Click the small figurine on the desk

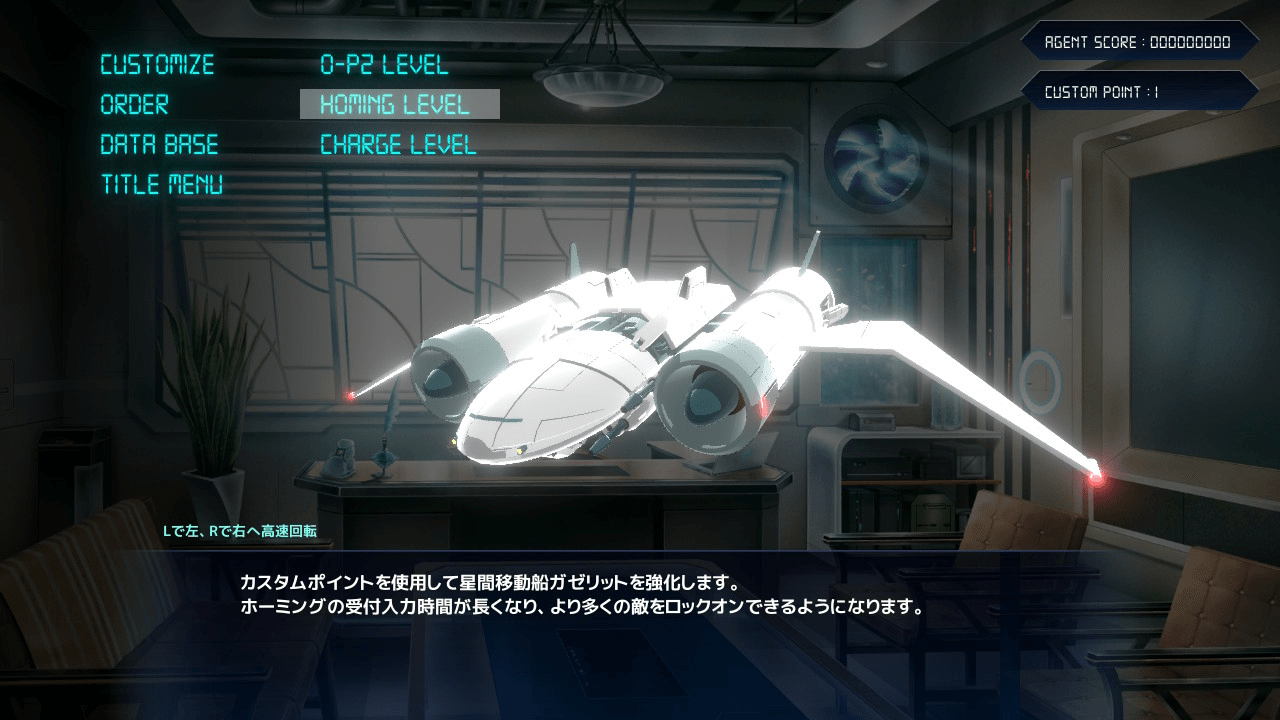pos(338,456)
